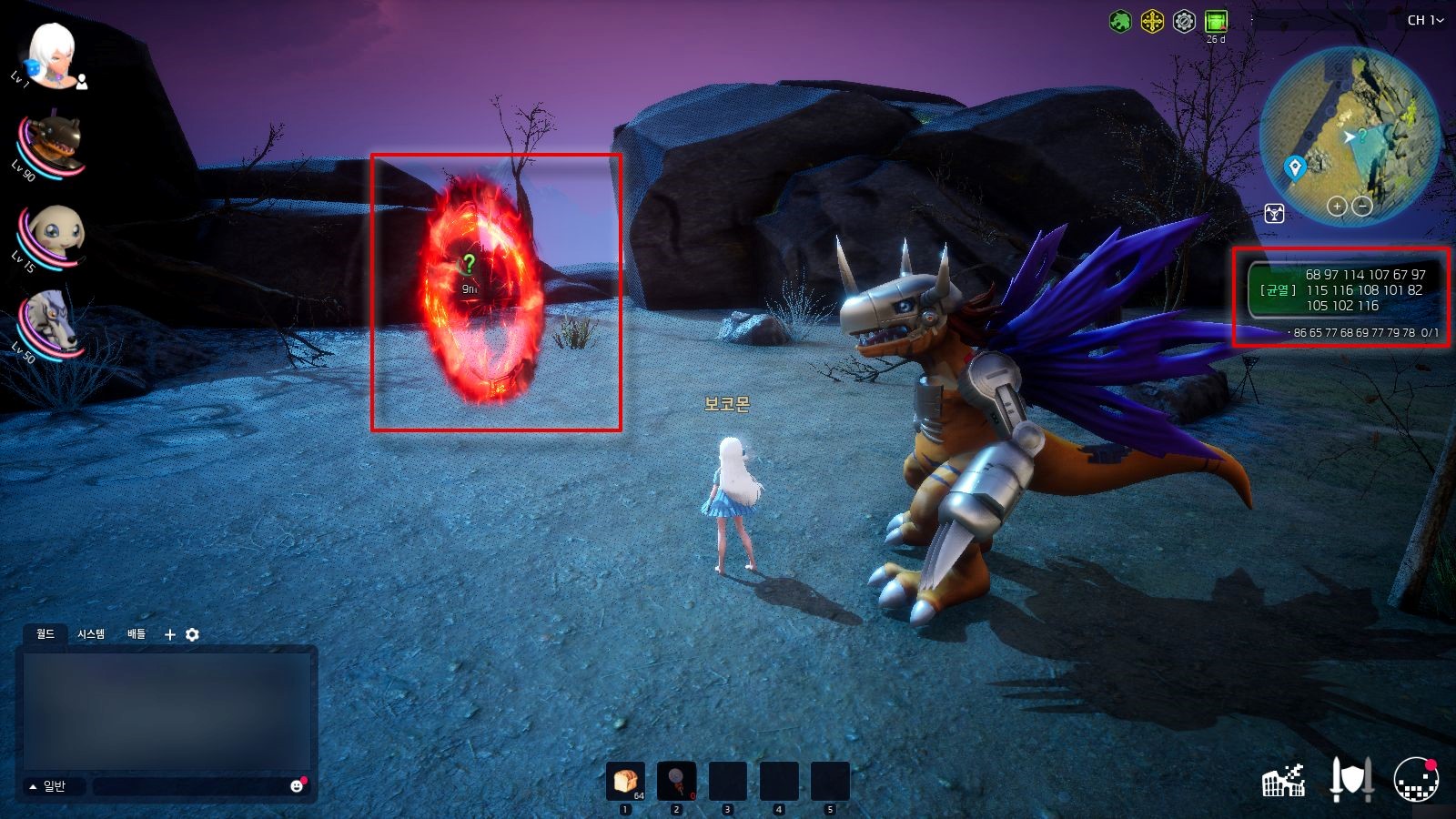Click the gray gear buff icon

coord(1184,21)
